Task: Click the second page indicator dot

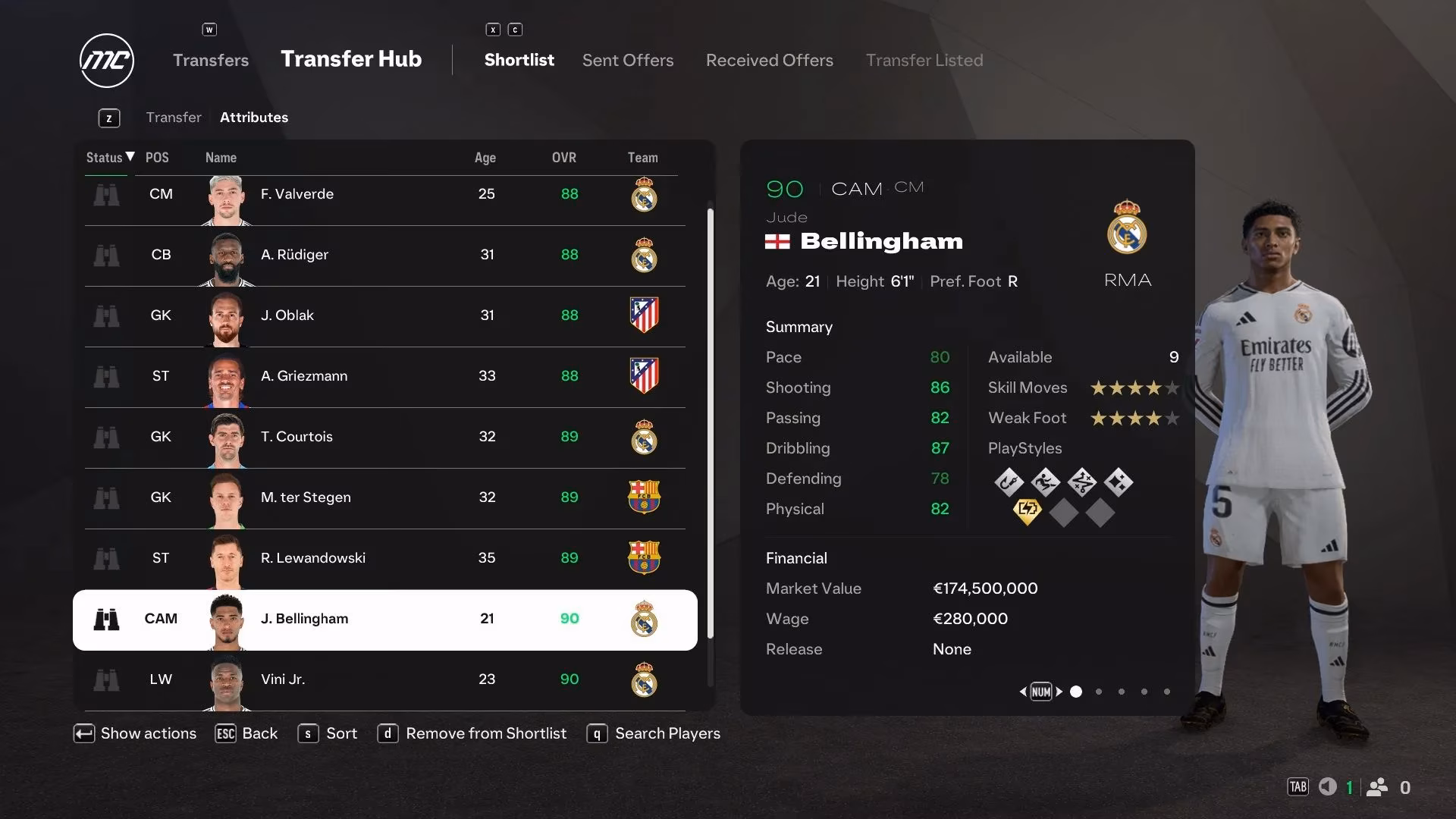Action: pyautogui.click(x=1098, y=692)
